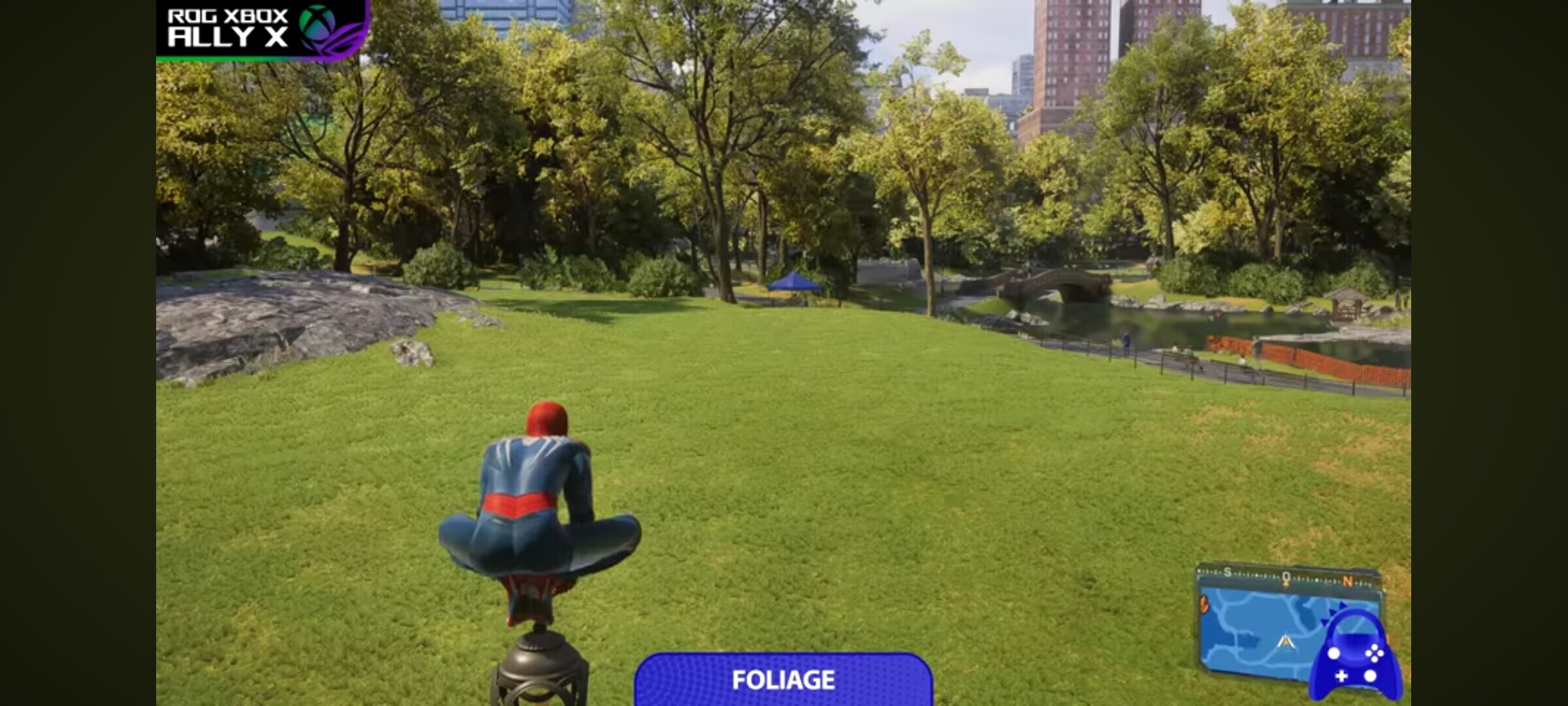
Task: Select the blue gamepad icon overlay
Action: (1355, 657)
